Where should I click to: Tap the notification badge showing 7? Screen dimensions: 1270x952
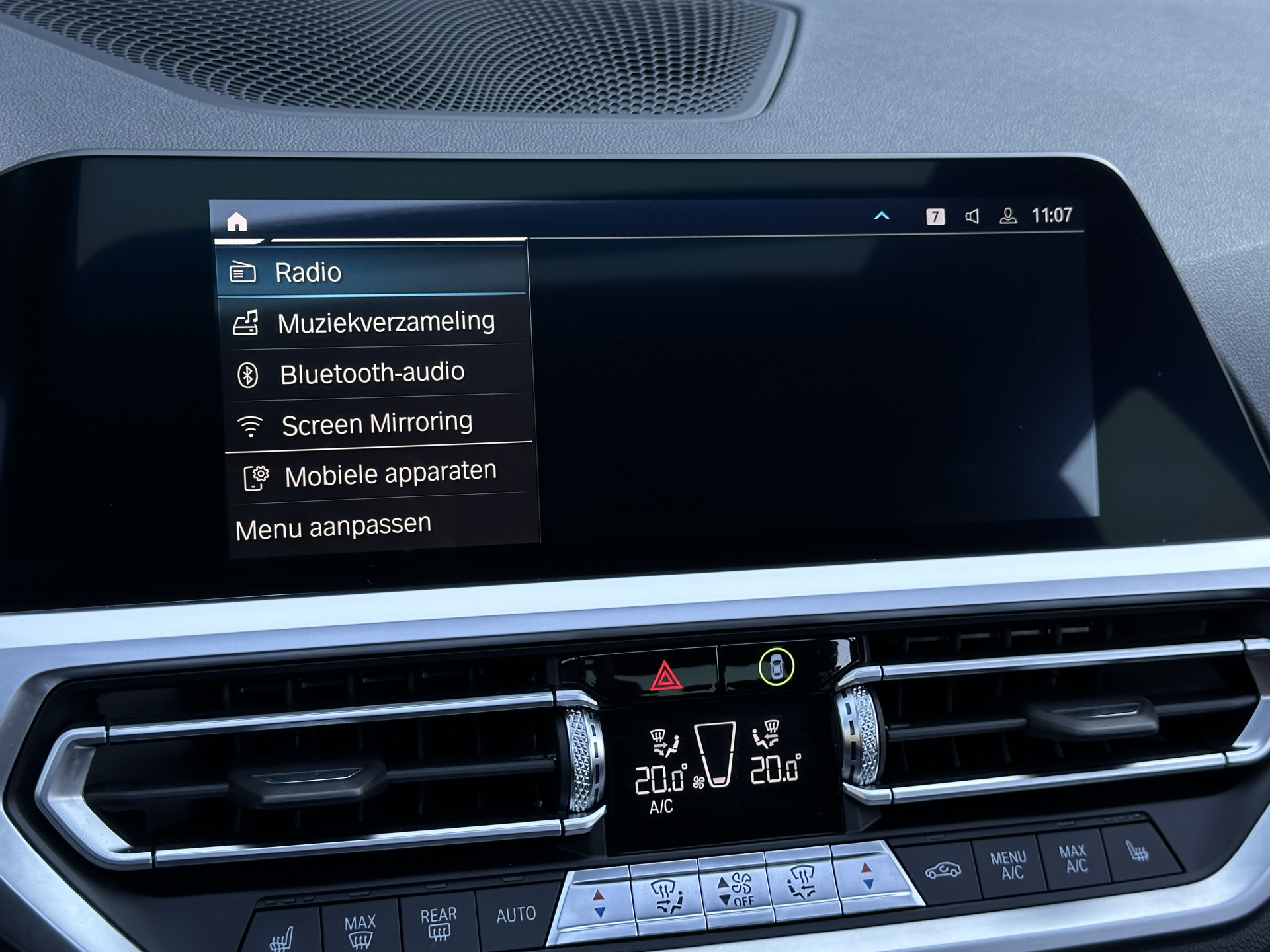(935, 216)
